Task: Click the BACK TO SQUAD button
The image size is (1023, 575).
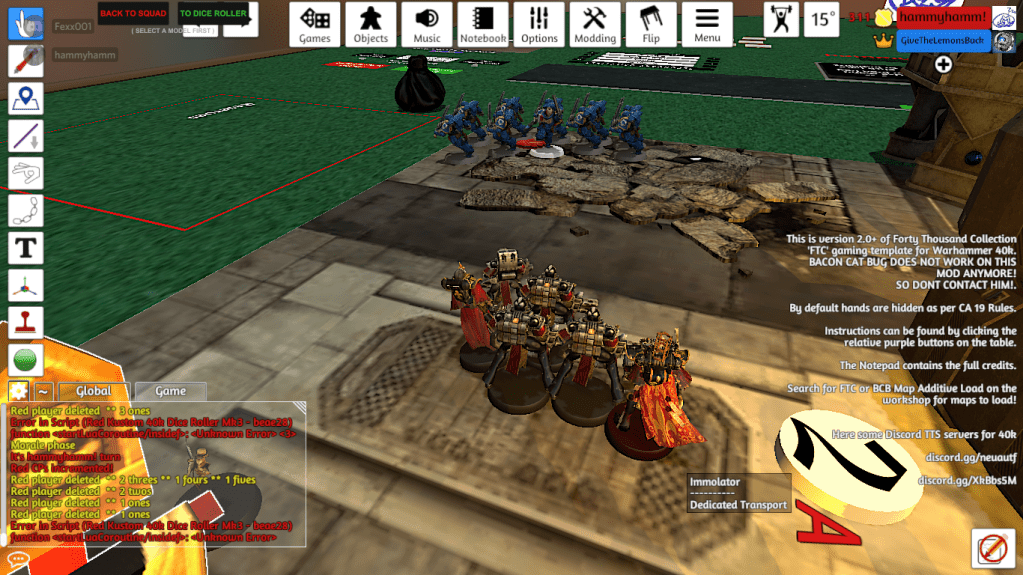Action: tap(133, 13)
